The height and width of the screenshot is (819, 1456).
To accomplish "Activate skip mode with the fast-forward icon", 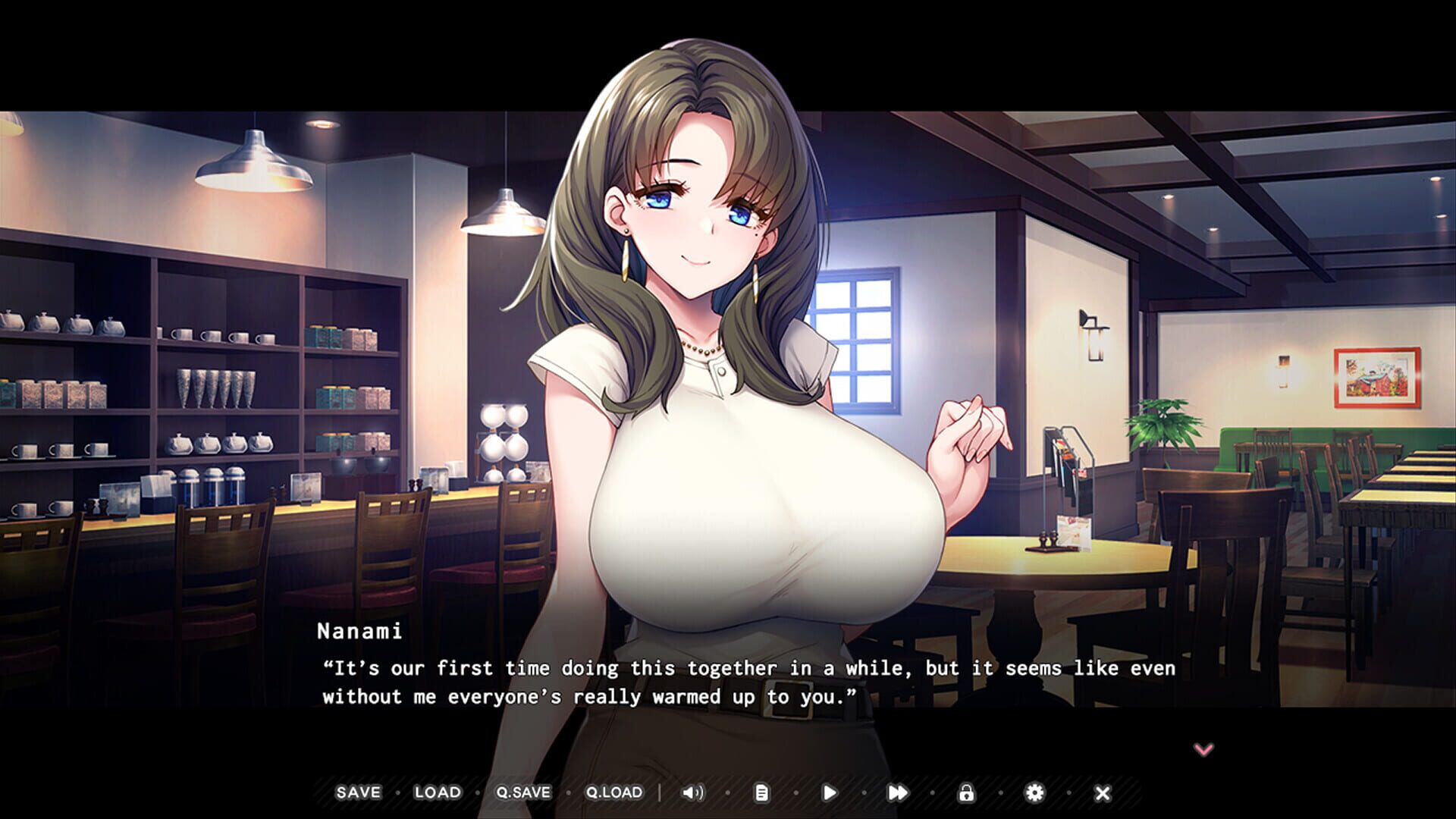I will [x=899, y=792].
